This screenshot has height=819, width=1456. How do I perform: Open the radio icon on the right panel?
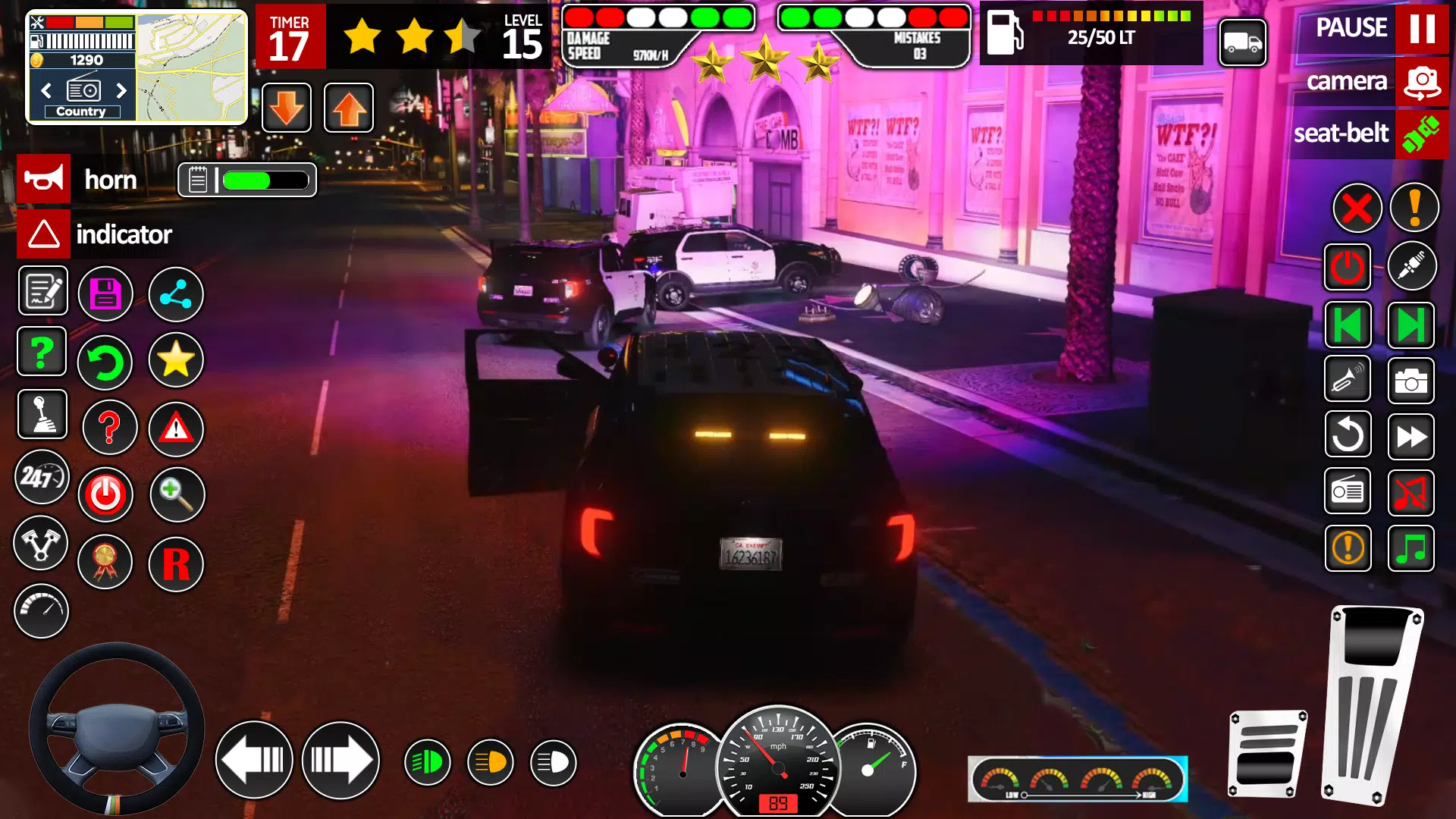(x=1348, y=491)
